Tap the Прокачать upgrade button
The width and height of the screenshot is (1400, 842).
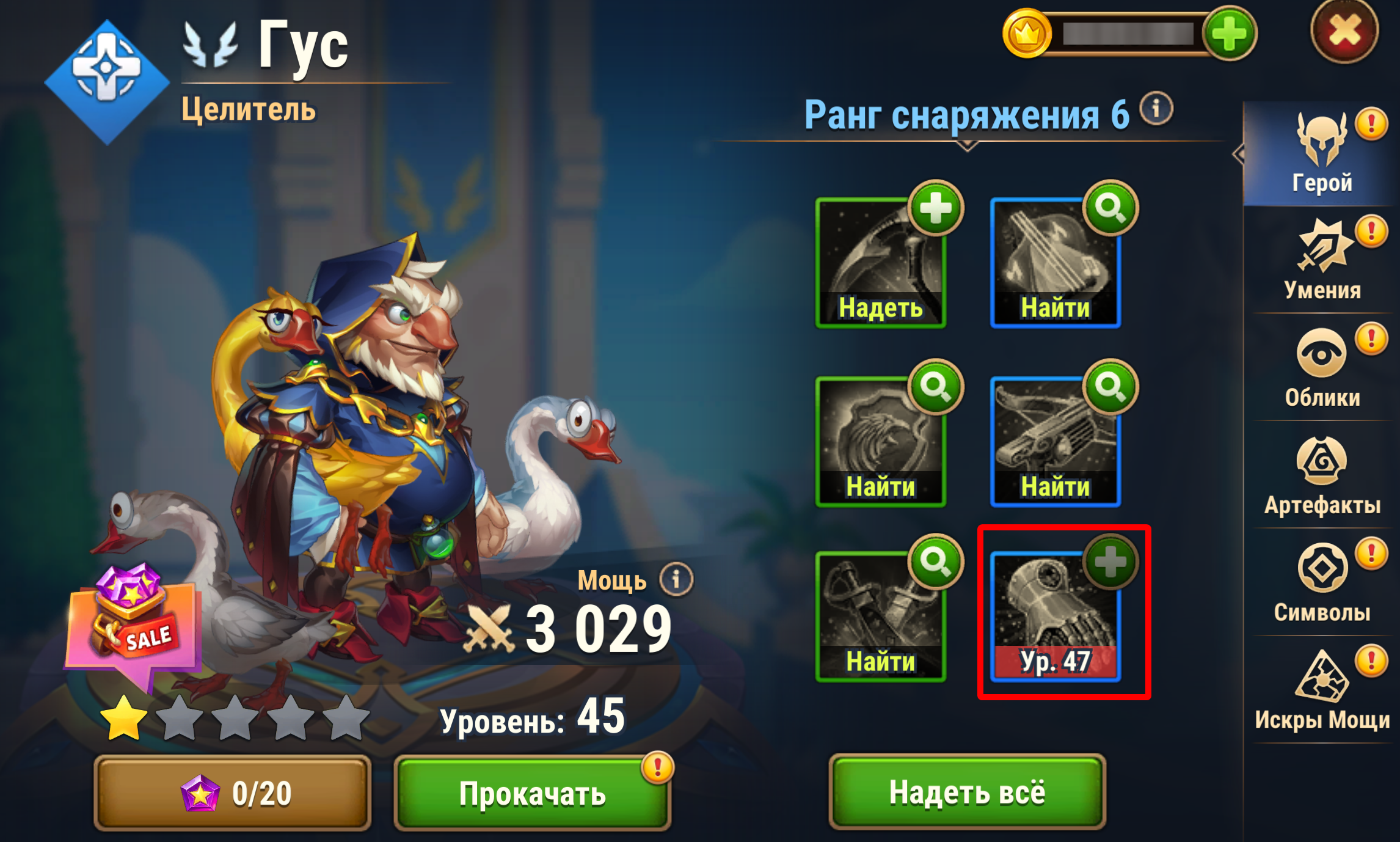(x=532, y=793)
